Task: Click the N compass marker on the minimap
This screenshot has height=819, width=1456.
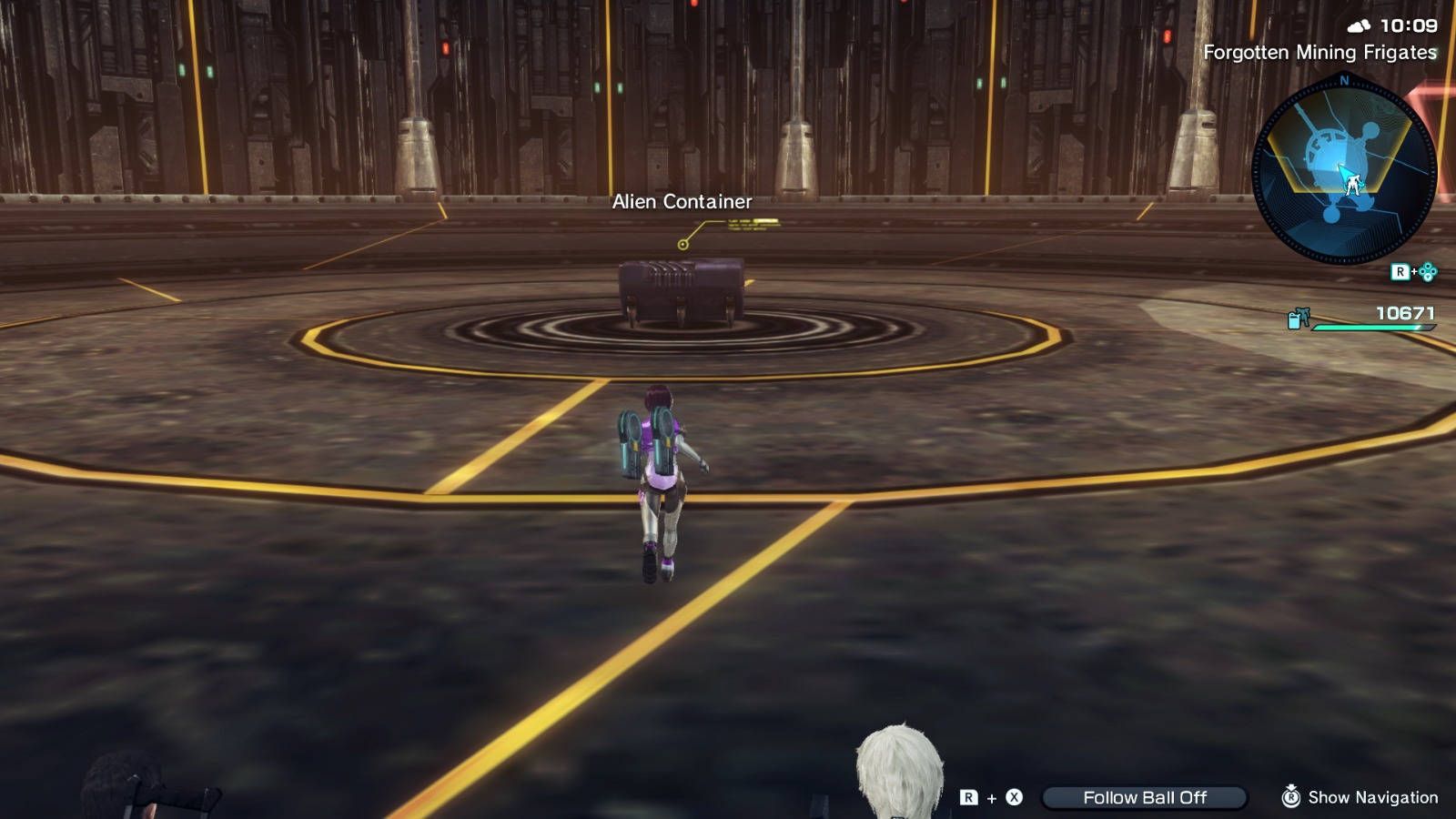Action: pos(1343,82)
